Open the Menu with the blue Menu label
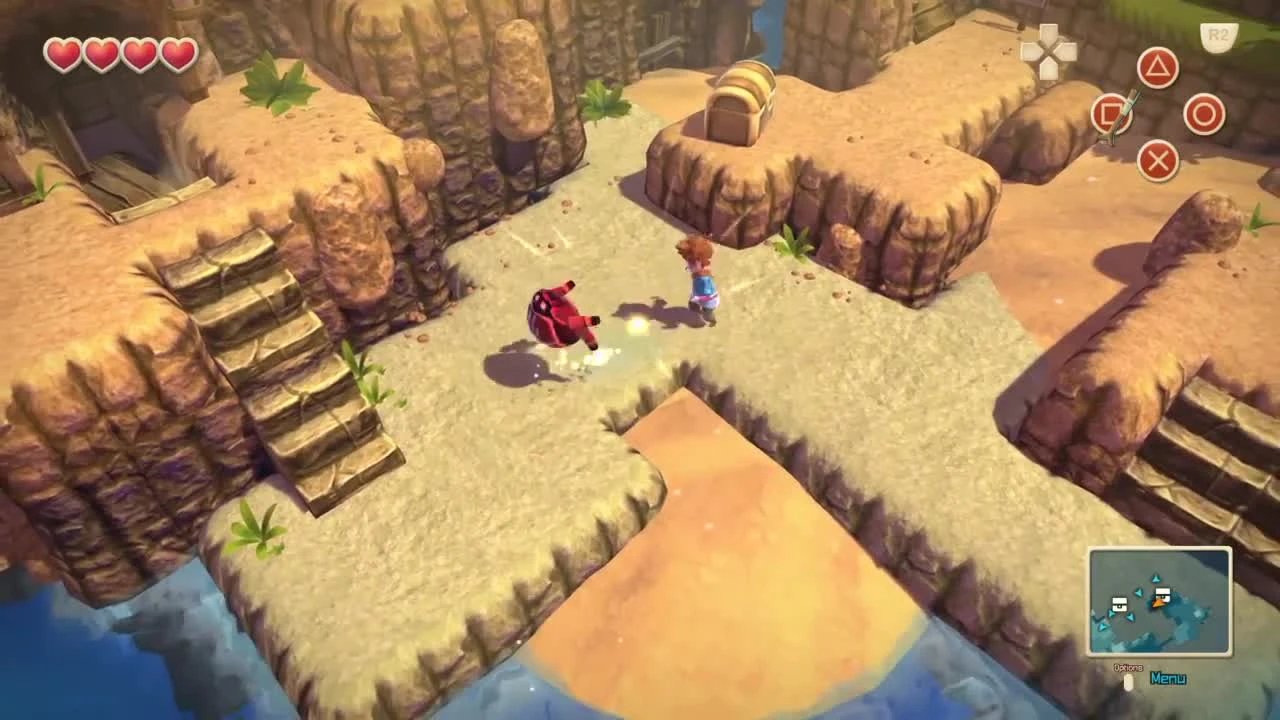 (1168, 678)
